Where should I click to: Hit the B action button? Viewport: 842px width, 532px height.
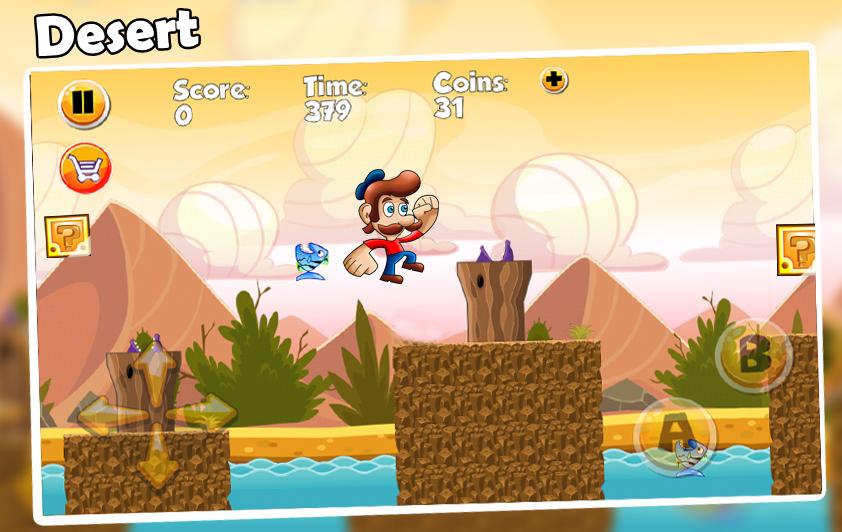754,355
